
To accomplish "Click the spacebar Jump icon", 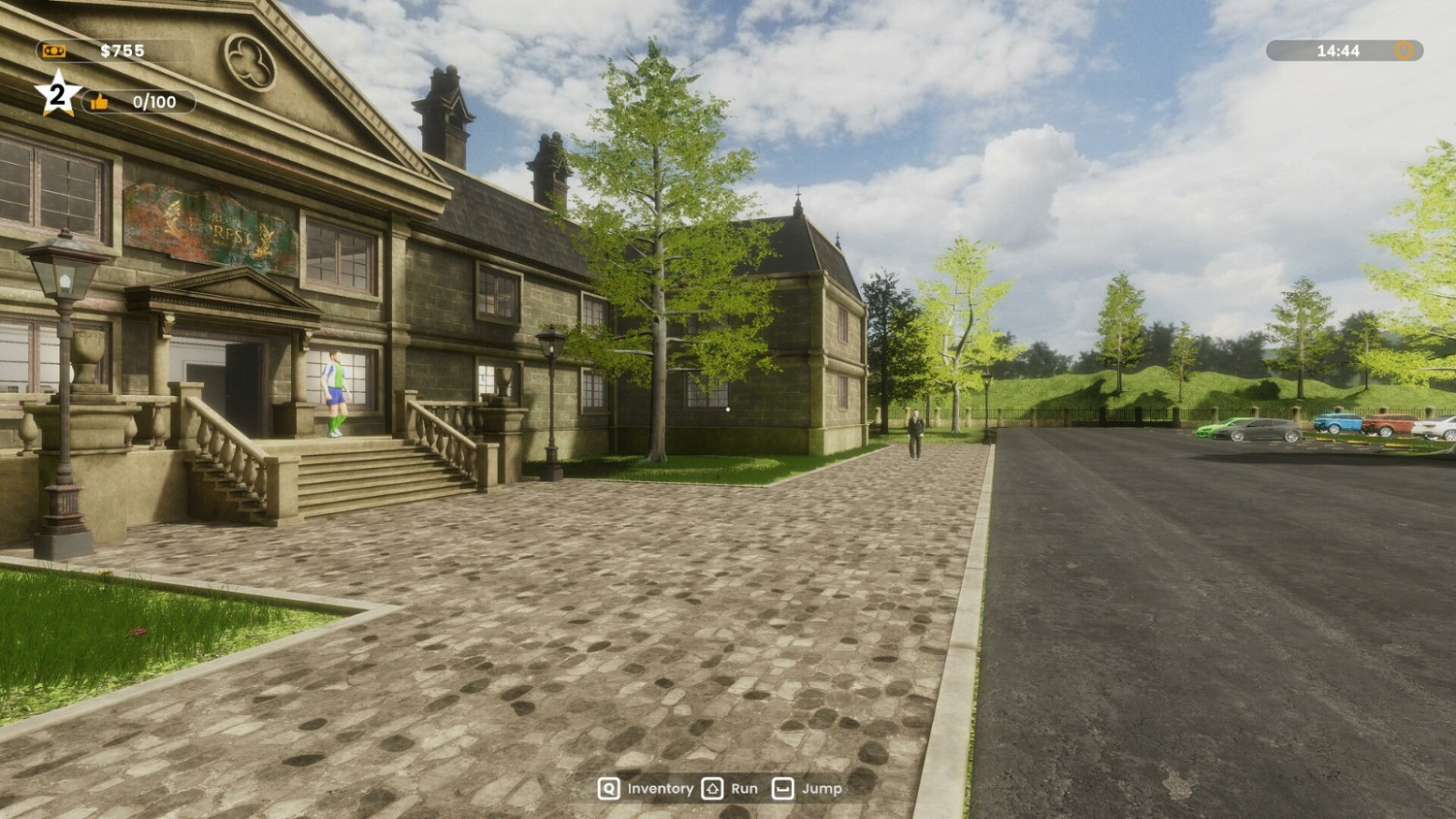I will point(782,789).
